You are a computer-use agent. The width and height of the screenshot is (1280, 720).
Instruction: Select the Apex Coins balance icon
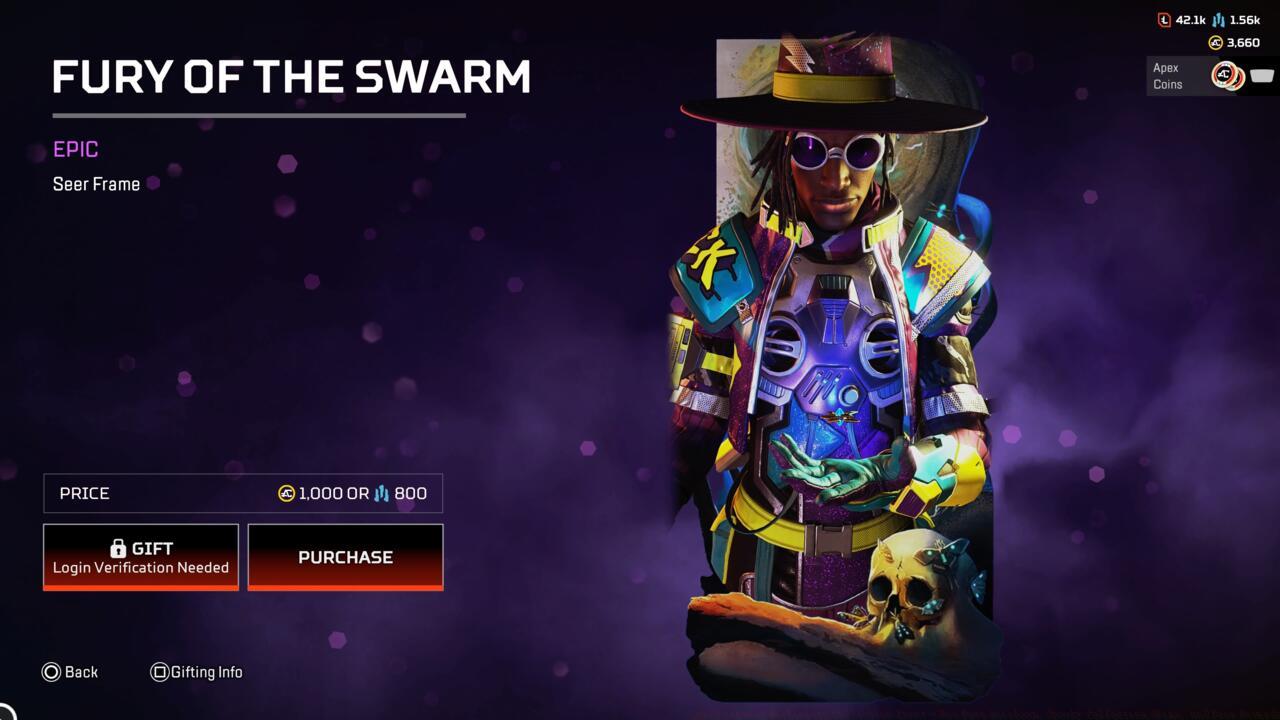pos(1214,42)
